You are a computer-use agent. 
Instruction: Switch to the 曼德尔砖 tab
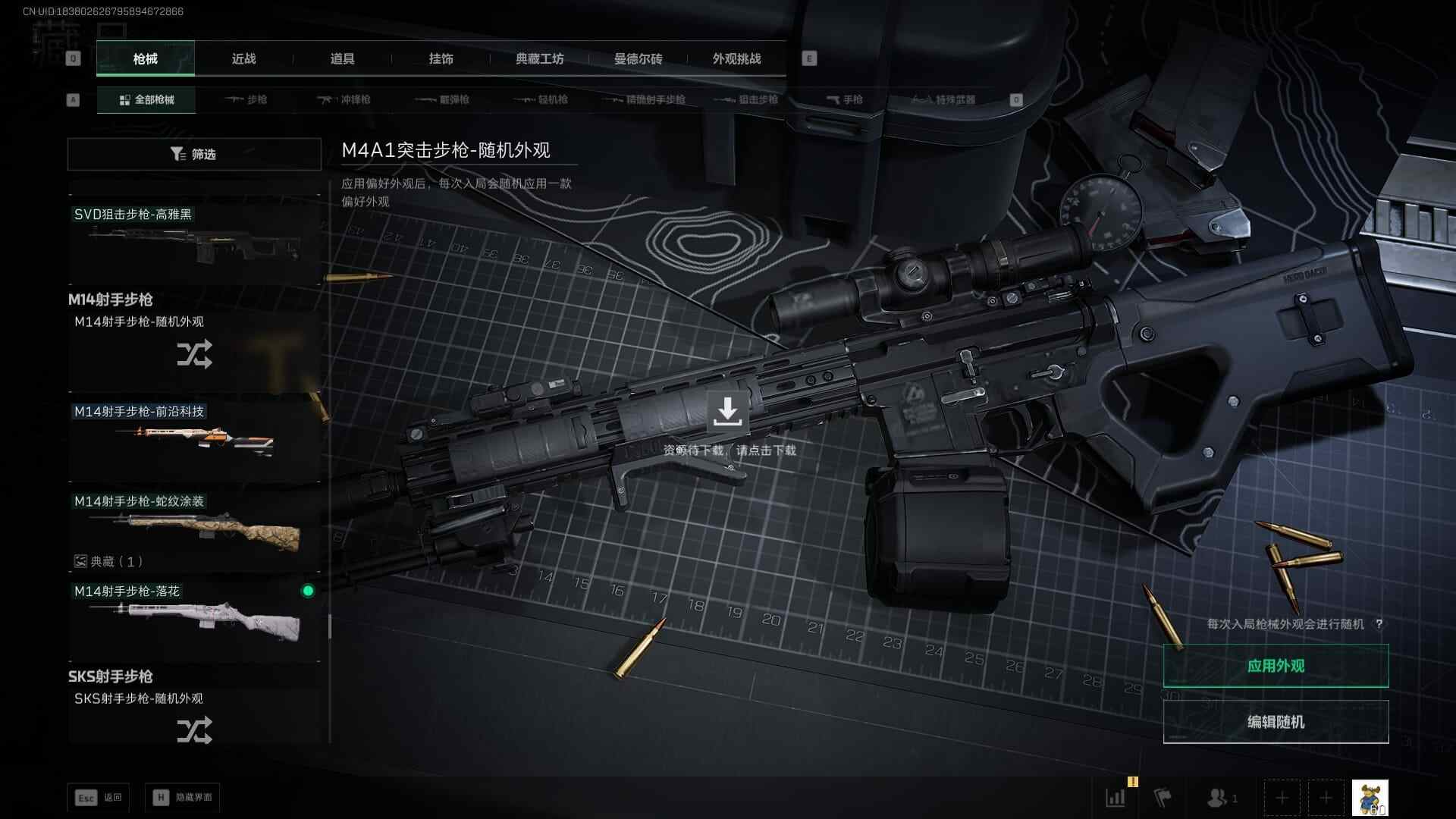click(x=638, y=59)
